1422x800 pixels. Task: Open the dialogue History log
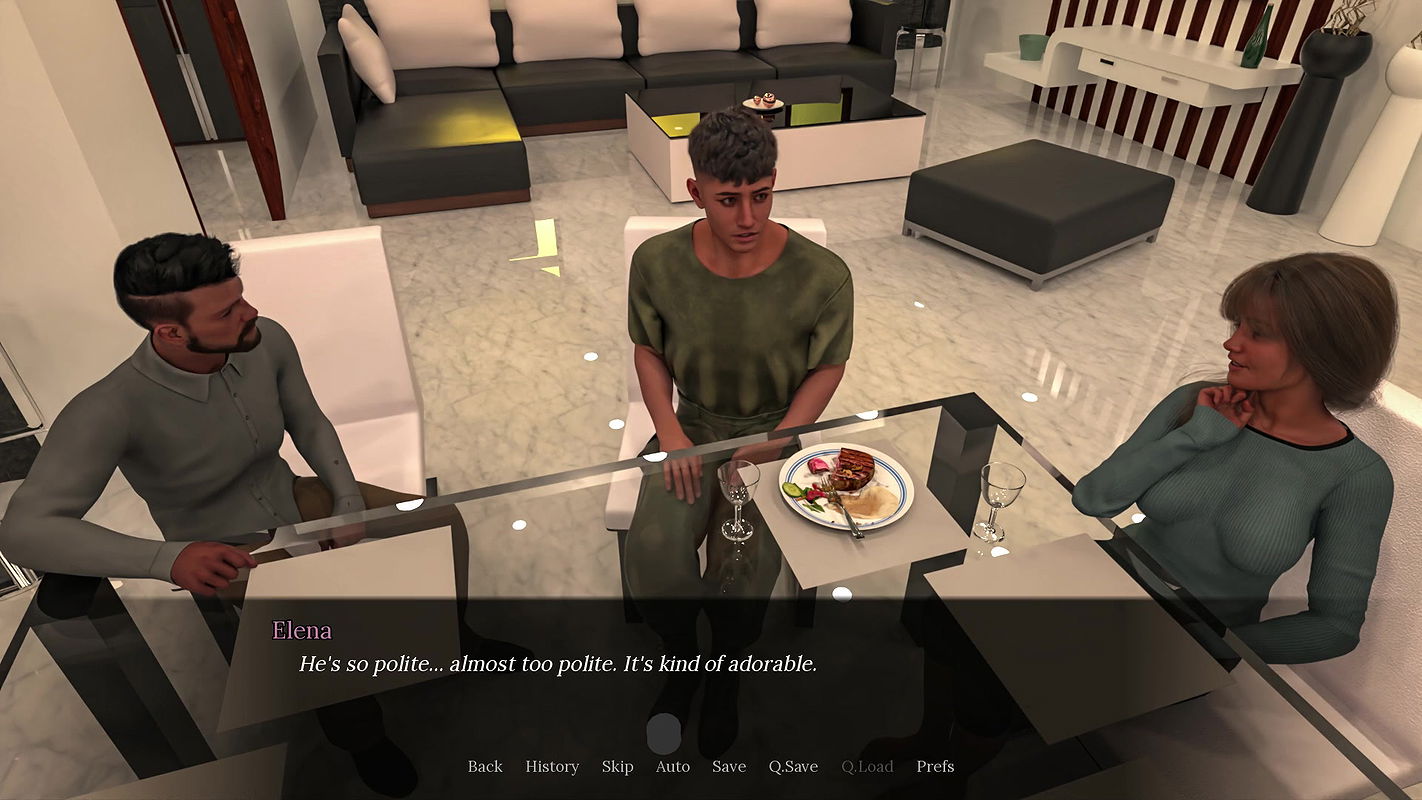click(x=551, y=766)
